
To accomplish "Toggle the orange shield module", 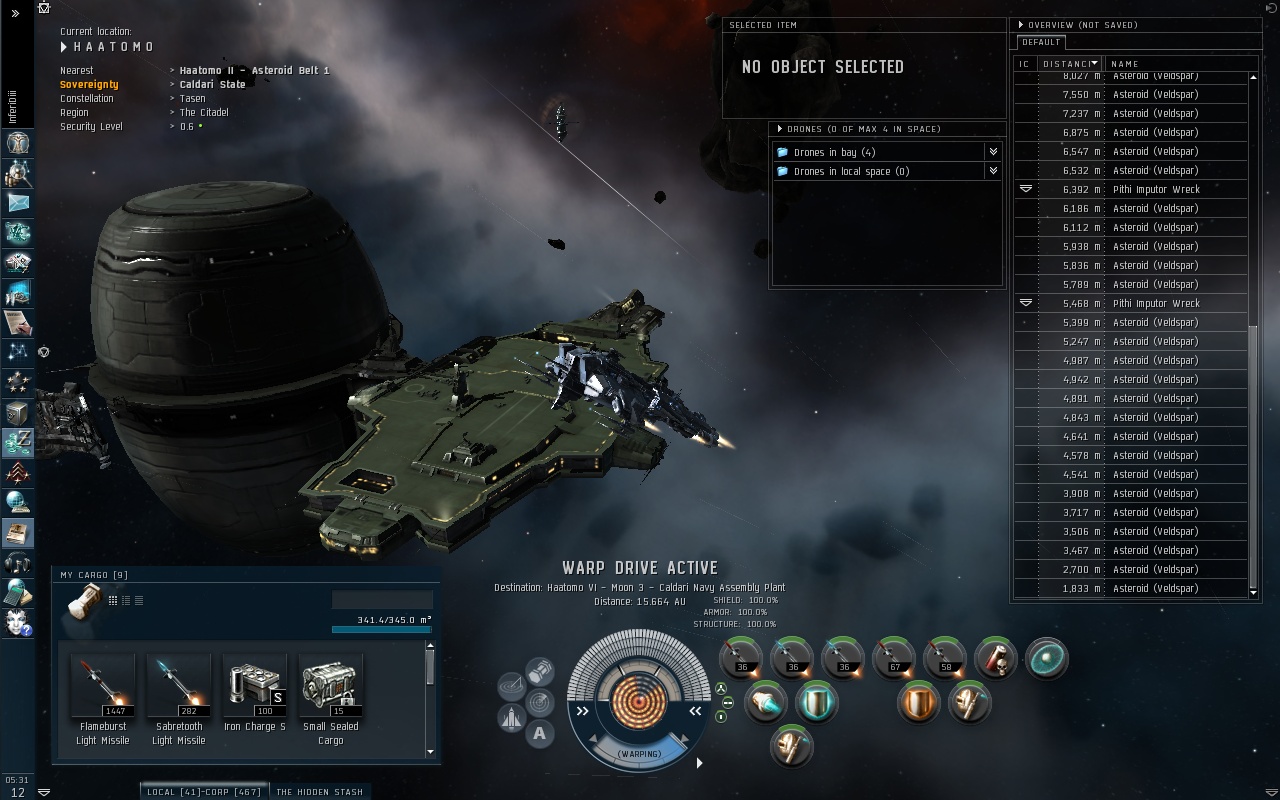I will click(x=918, y=702).
